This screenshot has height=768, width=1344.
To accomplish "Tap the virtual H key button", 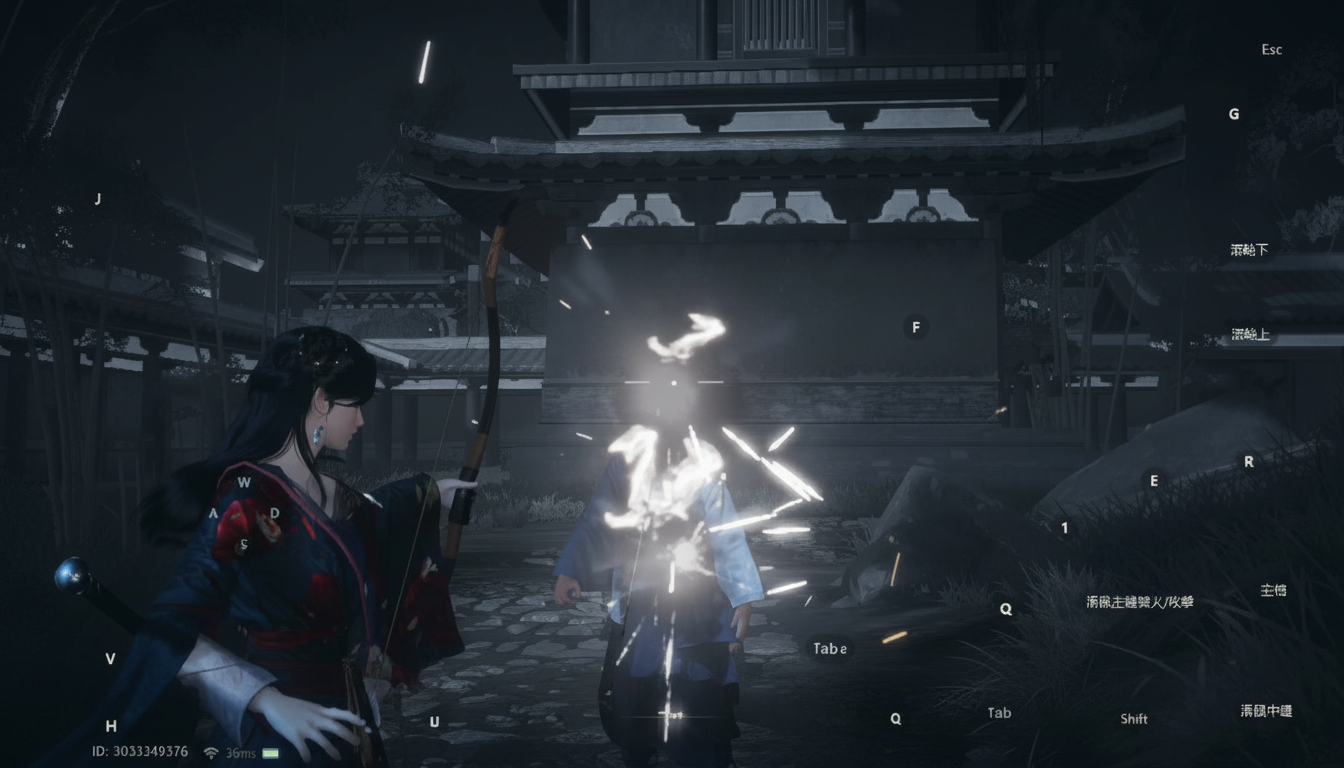I will (x=111, y=726).
